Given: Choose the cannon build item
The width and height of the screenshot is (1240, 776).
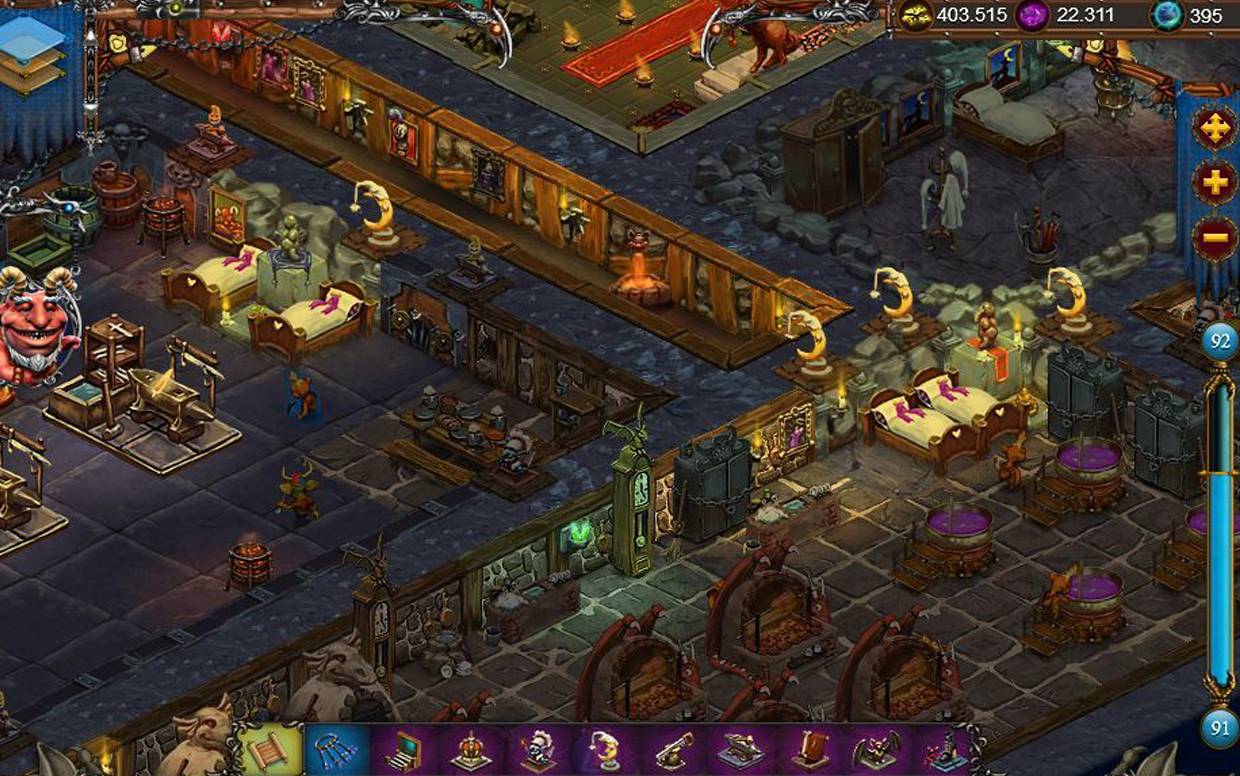Looking at the screenshot, I should point(672,750).
